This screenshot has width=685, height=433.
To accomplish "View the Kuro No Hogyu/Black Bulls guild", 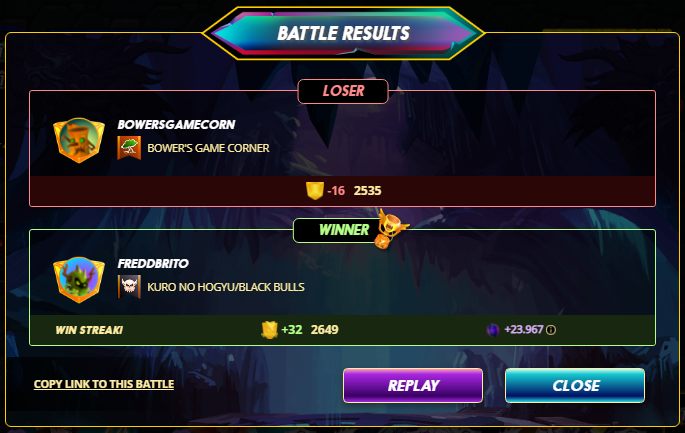I will click(x=225, y=287).
